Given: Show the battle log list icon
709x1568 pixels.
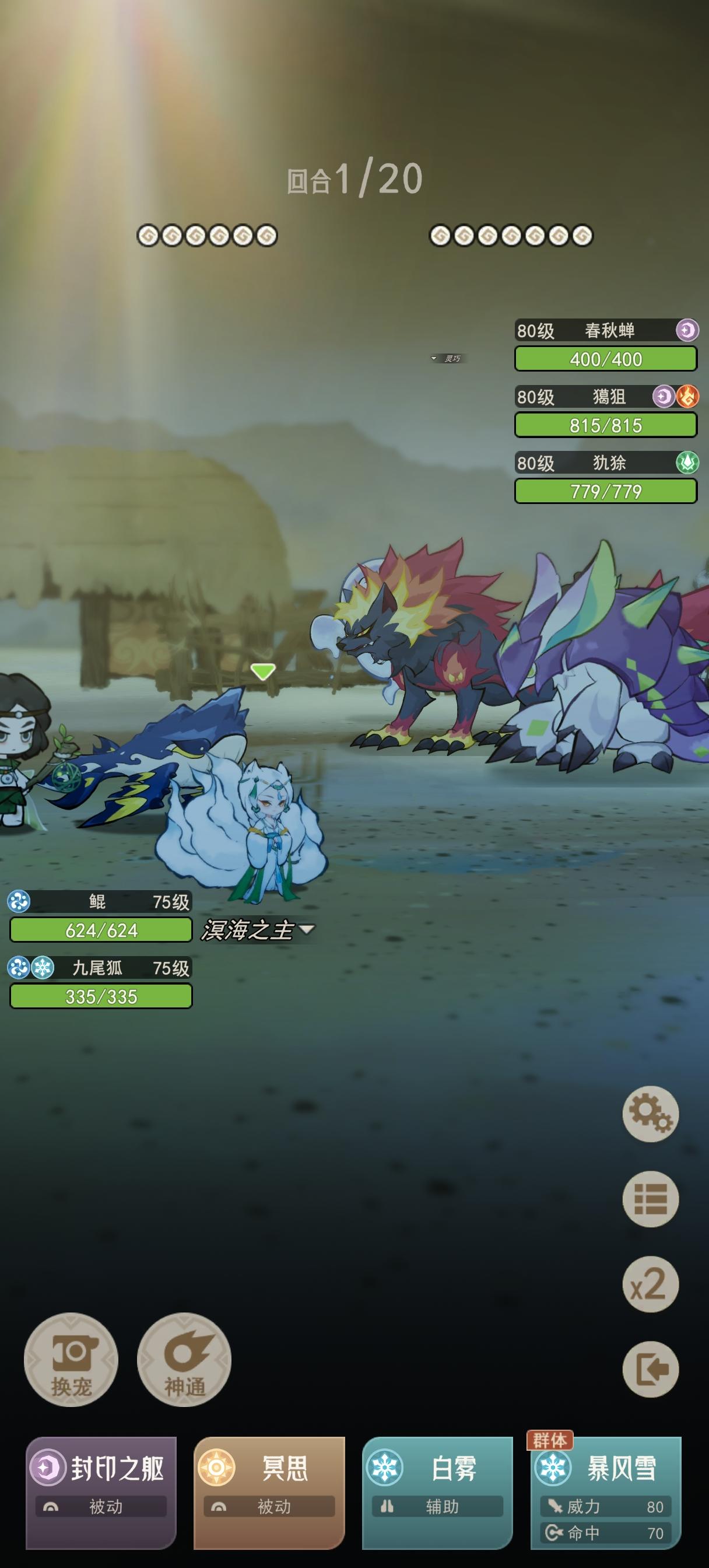Looking at the screenshot, I should (650, 1199).
